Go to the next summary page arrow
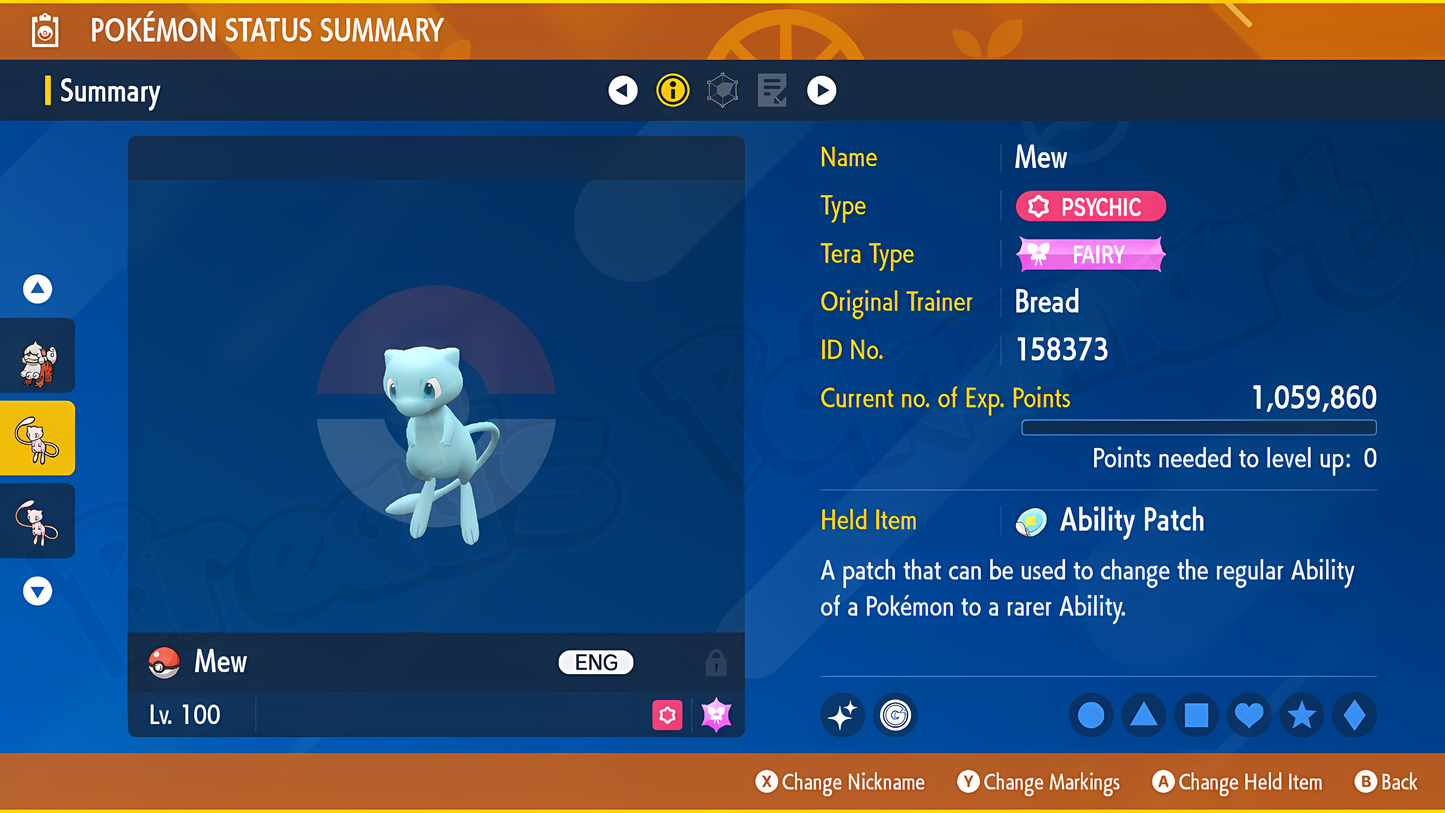The width and height of the screenshot is (1445, 813). click(822, 91)
